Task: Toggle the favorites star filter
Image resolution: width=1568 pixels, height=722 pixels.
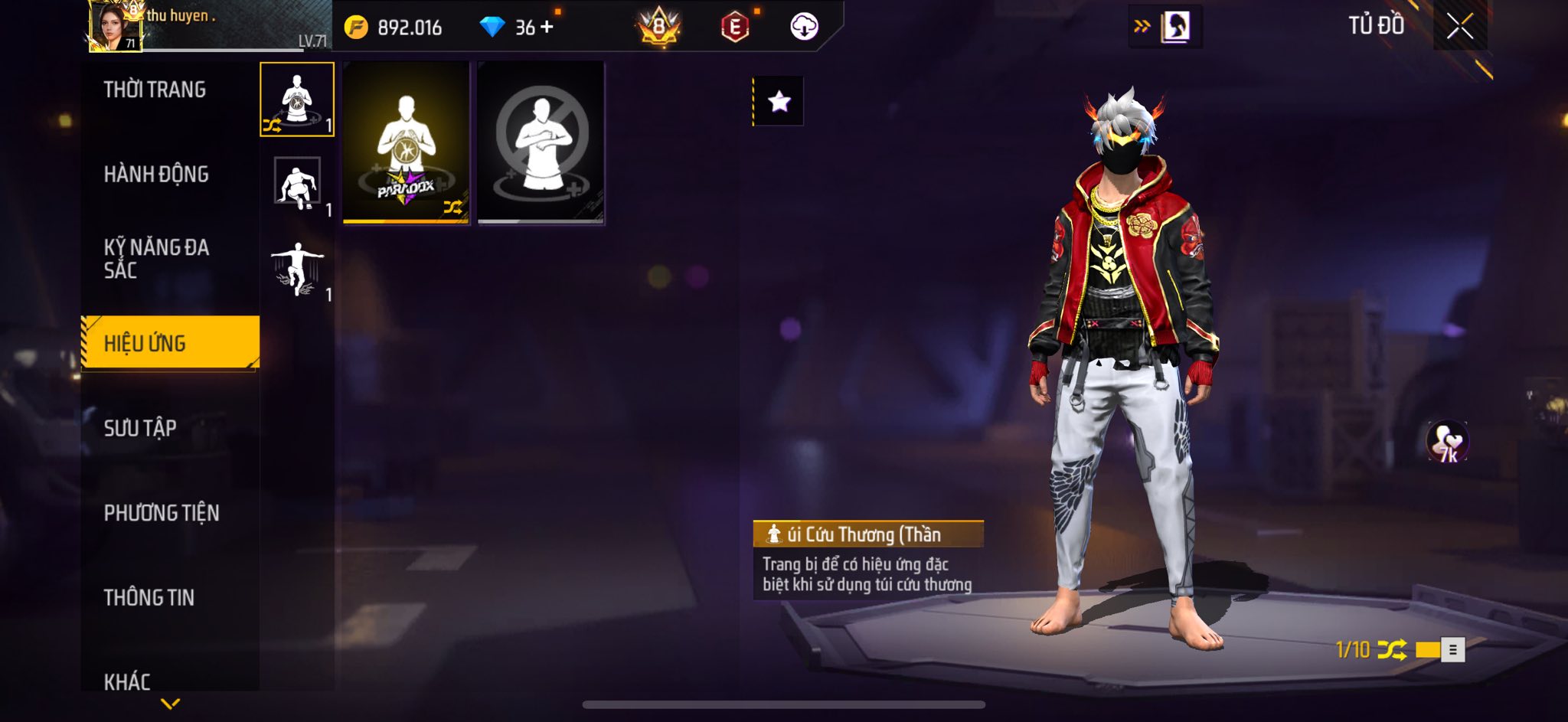Action: pyautogui.click(x=779, y=101)
